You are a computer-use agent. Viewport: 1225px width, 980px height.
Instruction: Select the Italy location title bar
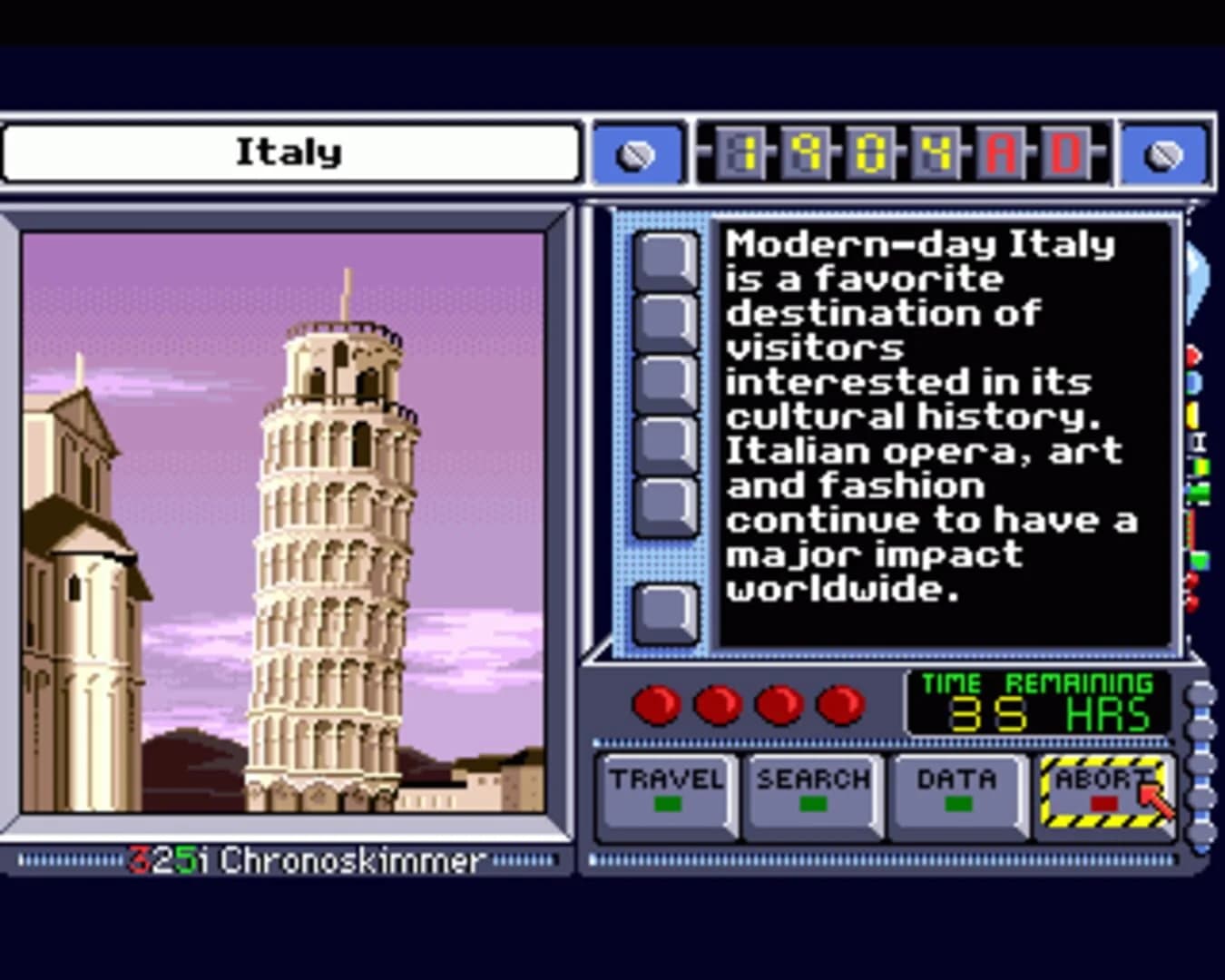click(290, 152)
